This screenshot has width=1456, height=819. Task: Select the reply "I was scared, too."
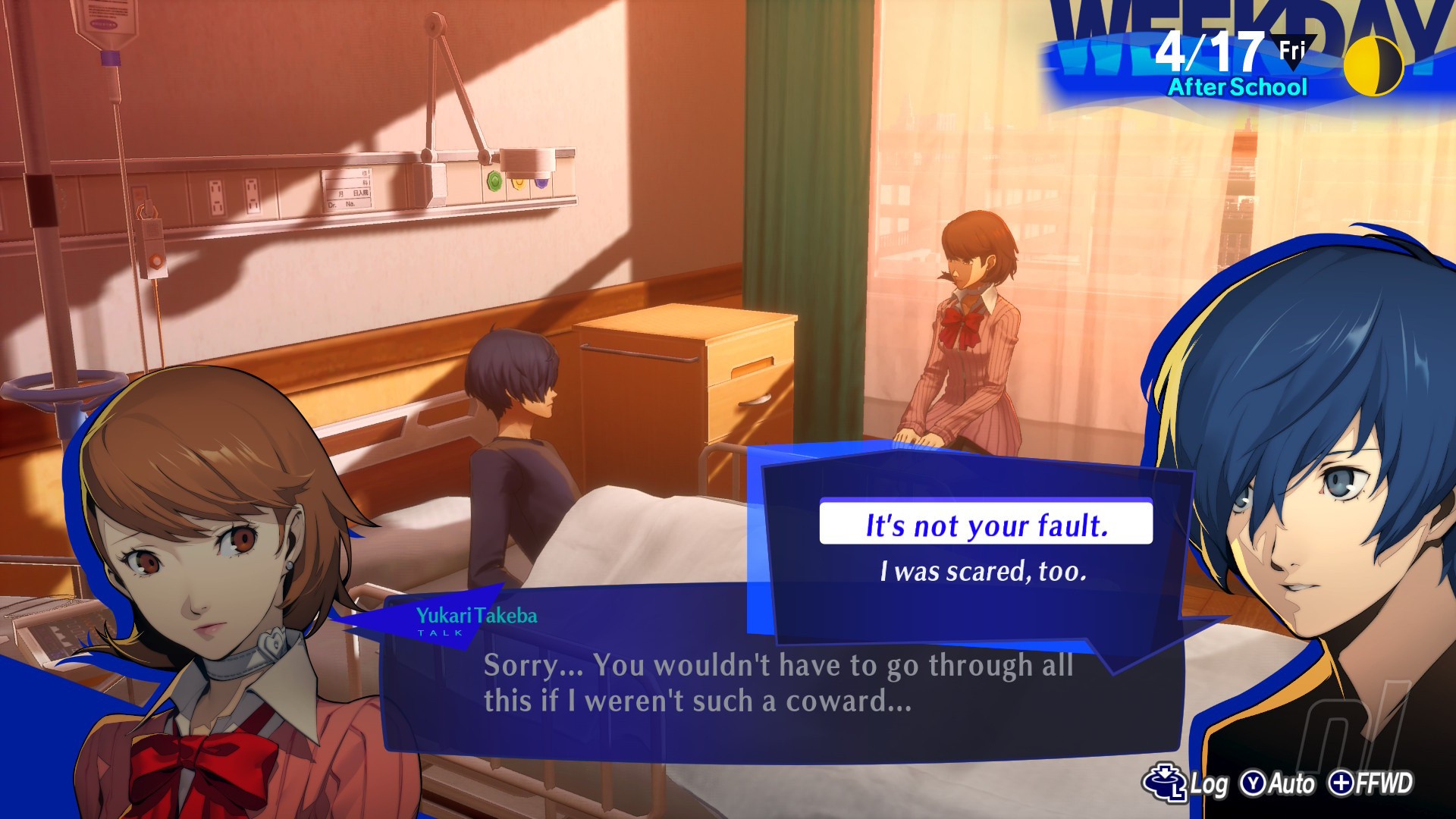(984, 571)
